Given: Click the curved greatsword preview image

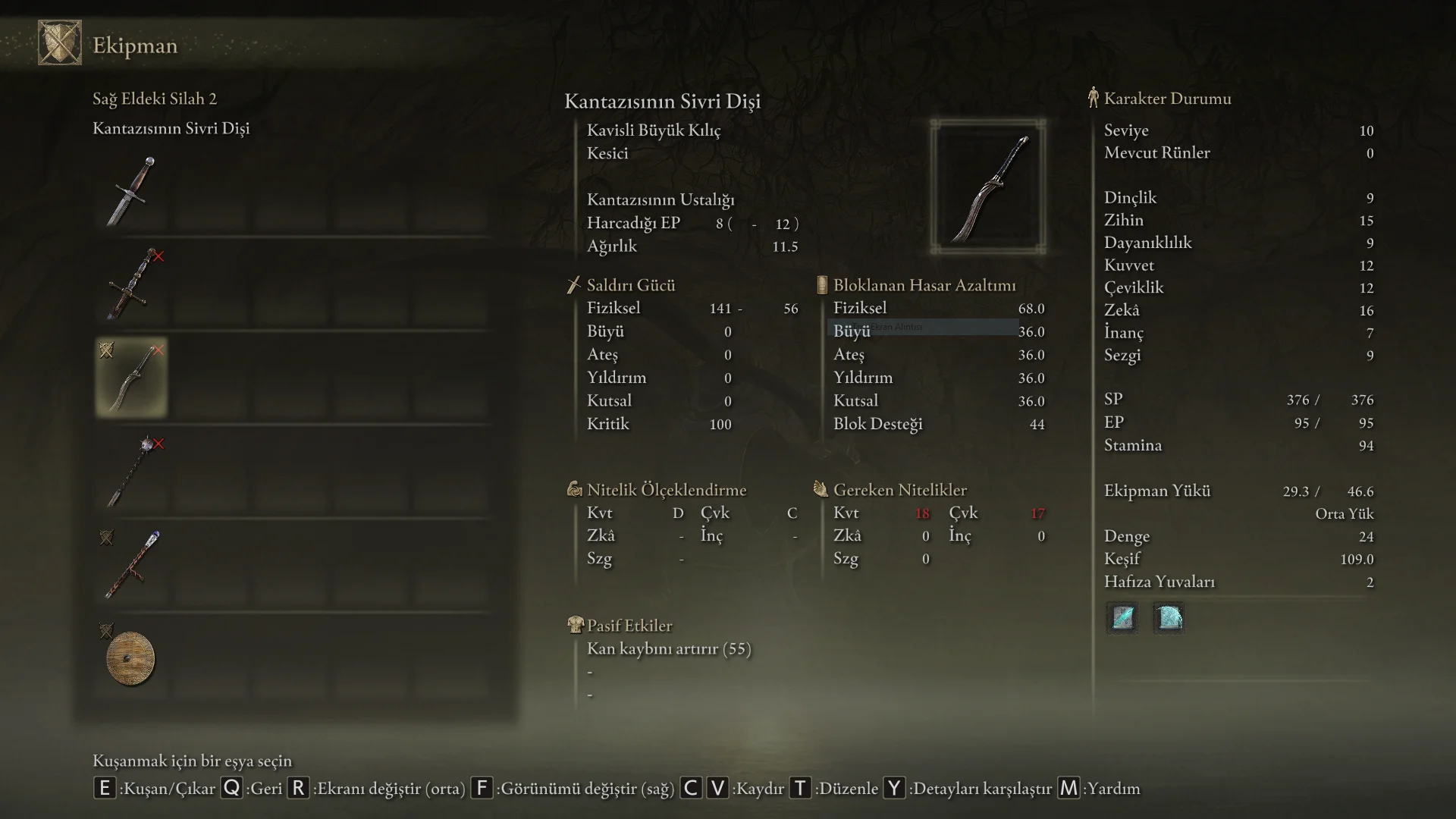Looking at the screenshot, I should click(x=988, y=187).
